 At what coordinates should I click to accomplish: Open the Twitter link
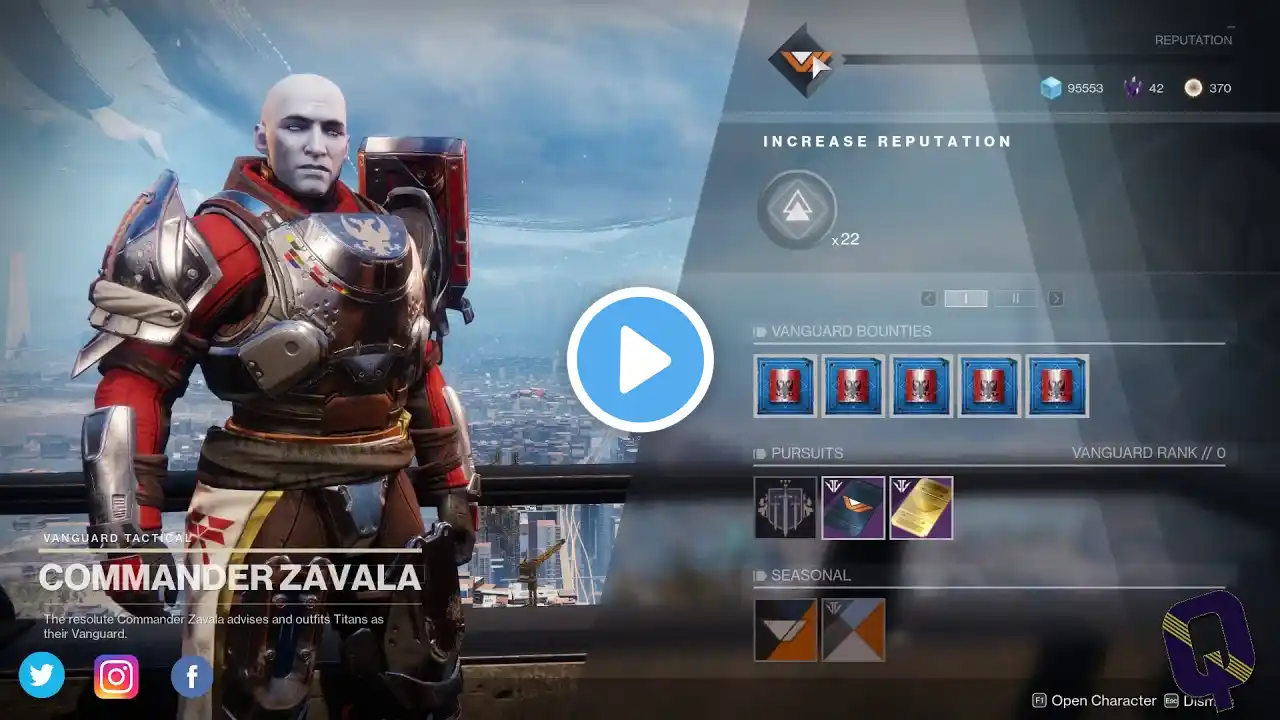42,677
